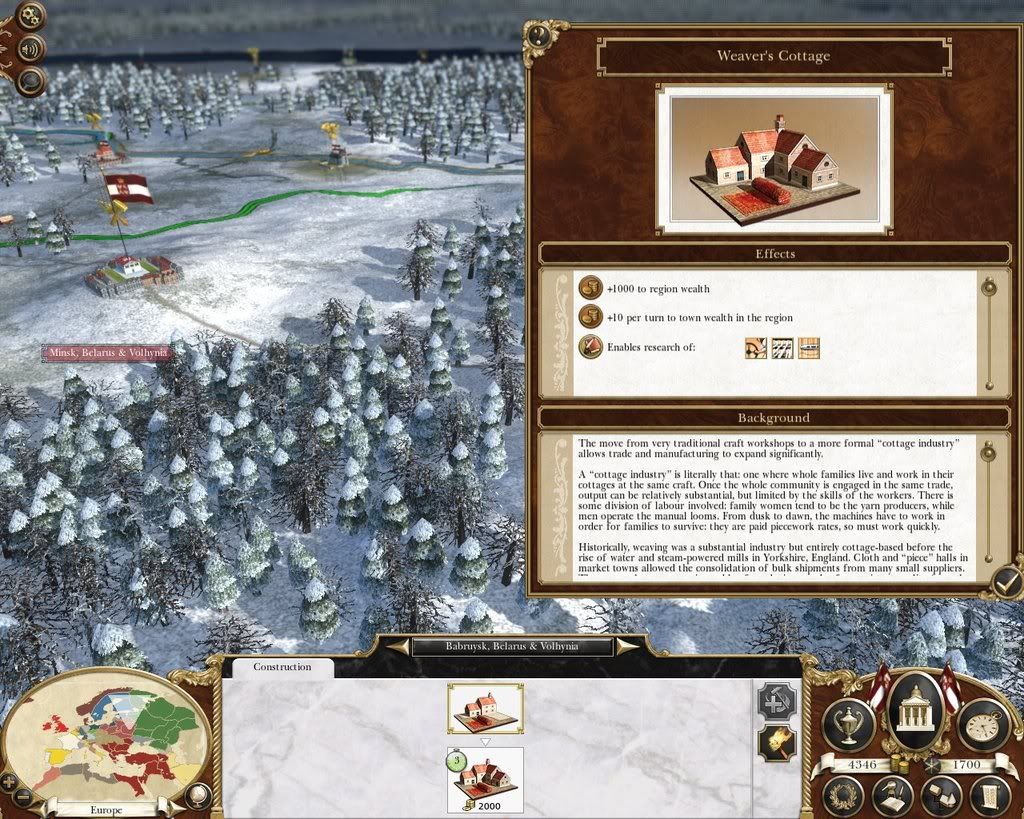Select the current Weaver's Cottage building
The image size is (1024, 819).
click(x=485, y=708)
